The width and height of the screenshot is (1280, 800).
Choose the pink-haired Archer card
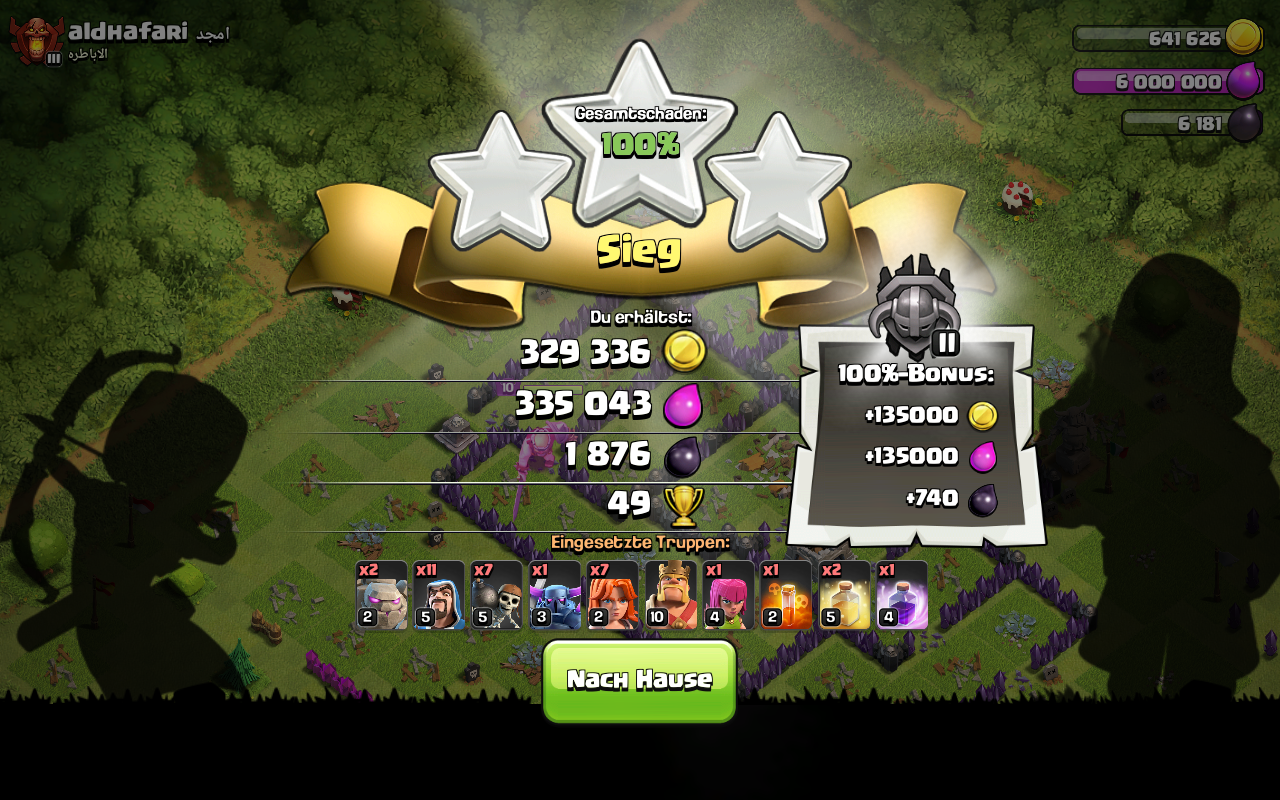click(x=729, y=595)
